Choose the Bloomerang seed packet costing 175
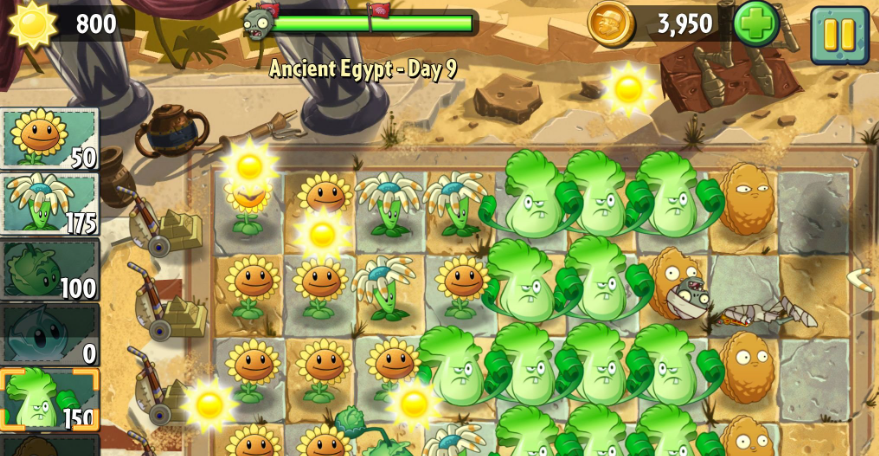879x456 pixels. (x=50, y=204)
